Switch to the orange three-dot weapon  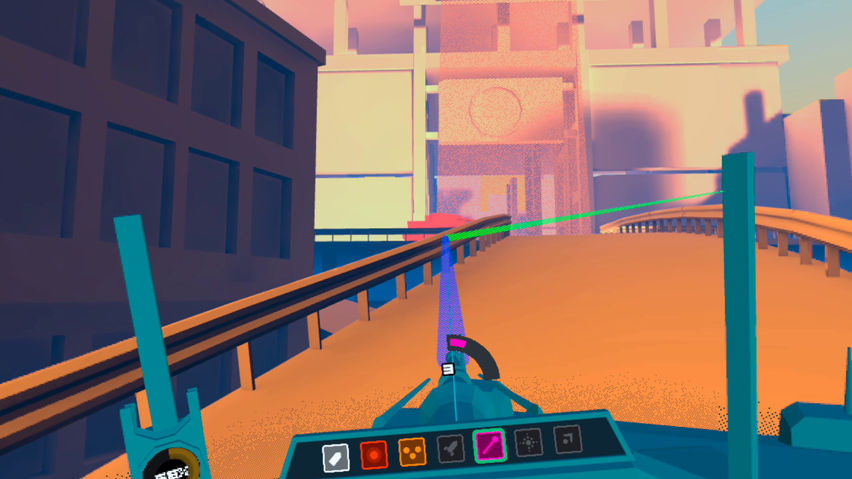click(412, 453)
